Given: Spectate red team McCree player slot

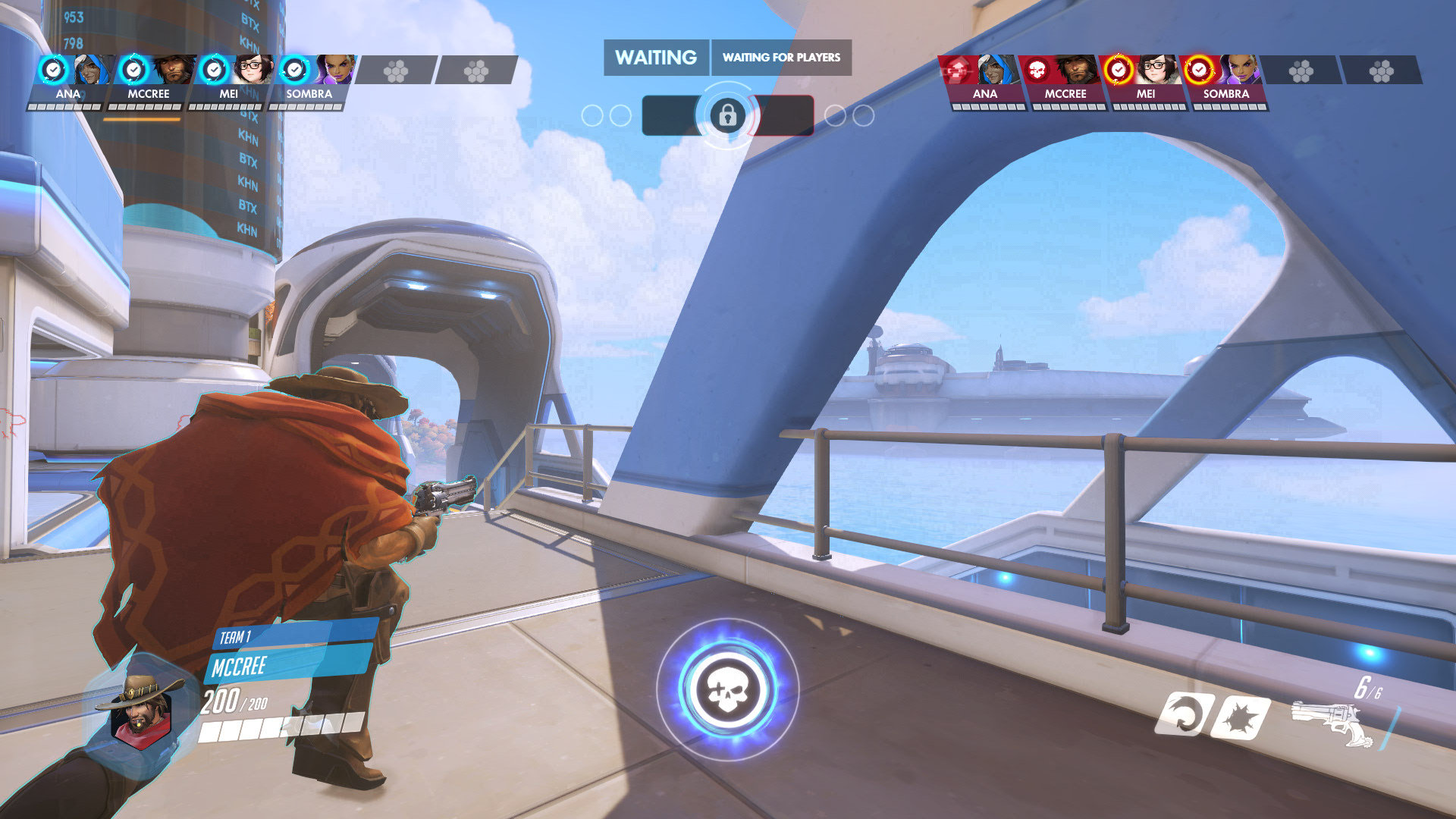Looking at the screenshot, I should (x=1063, y=80).
